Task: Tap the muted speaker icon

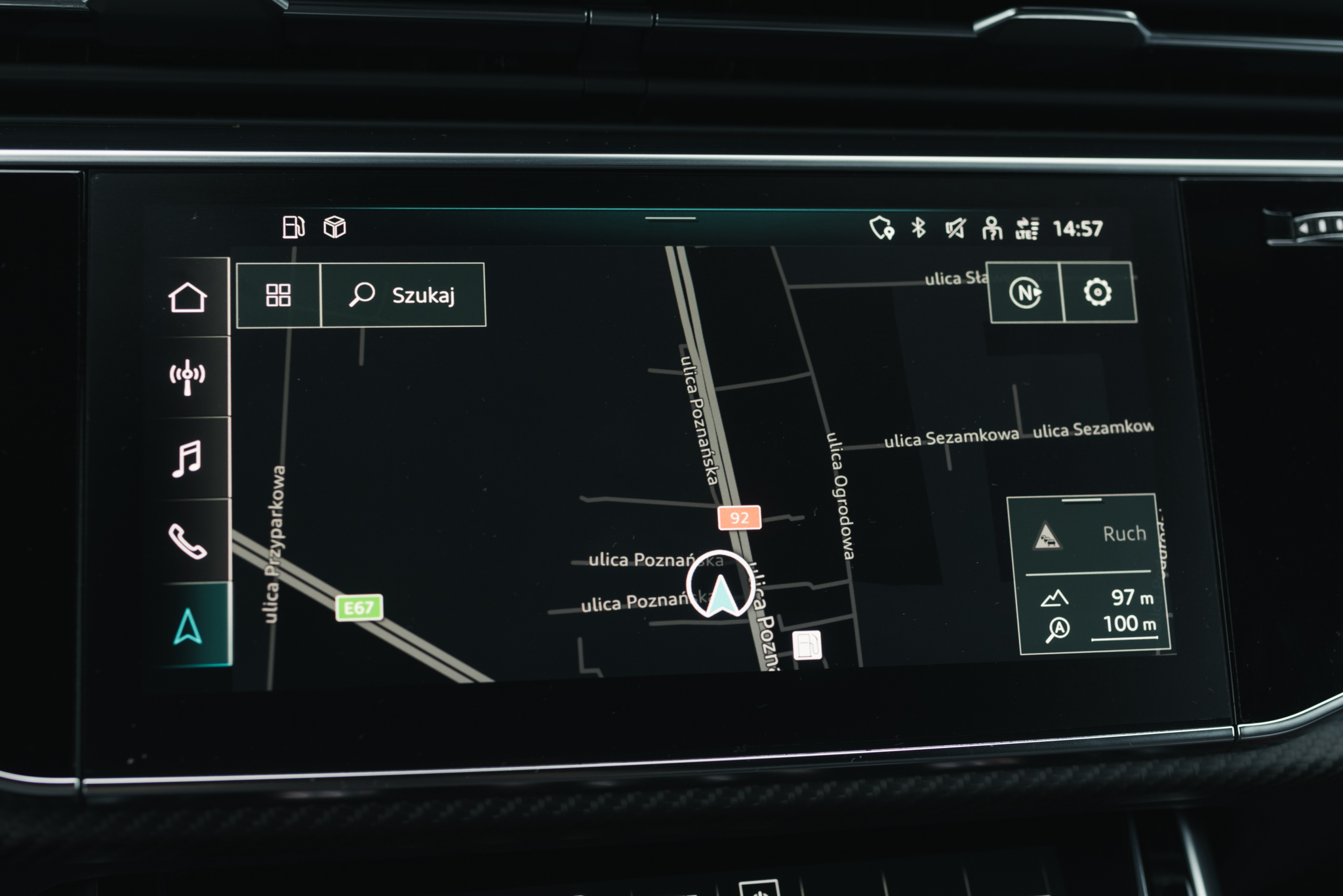Action: click(x=955, y=228)
